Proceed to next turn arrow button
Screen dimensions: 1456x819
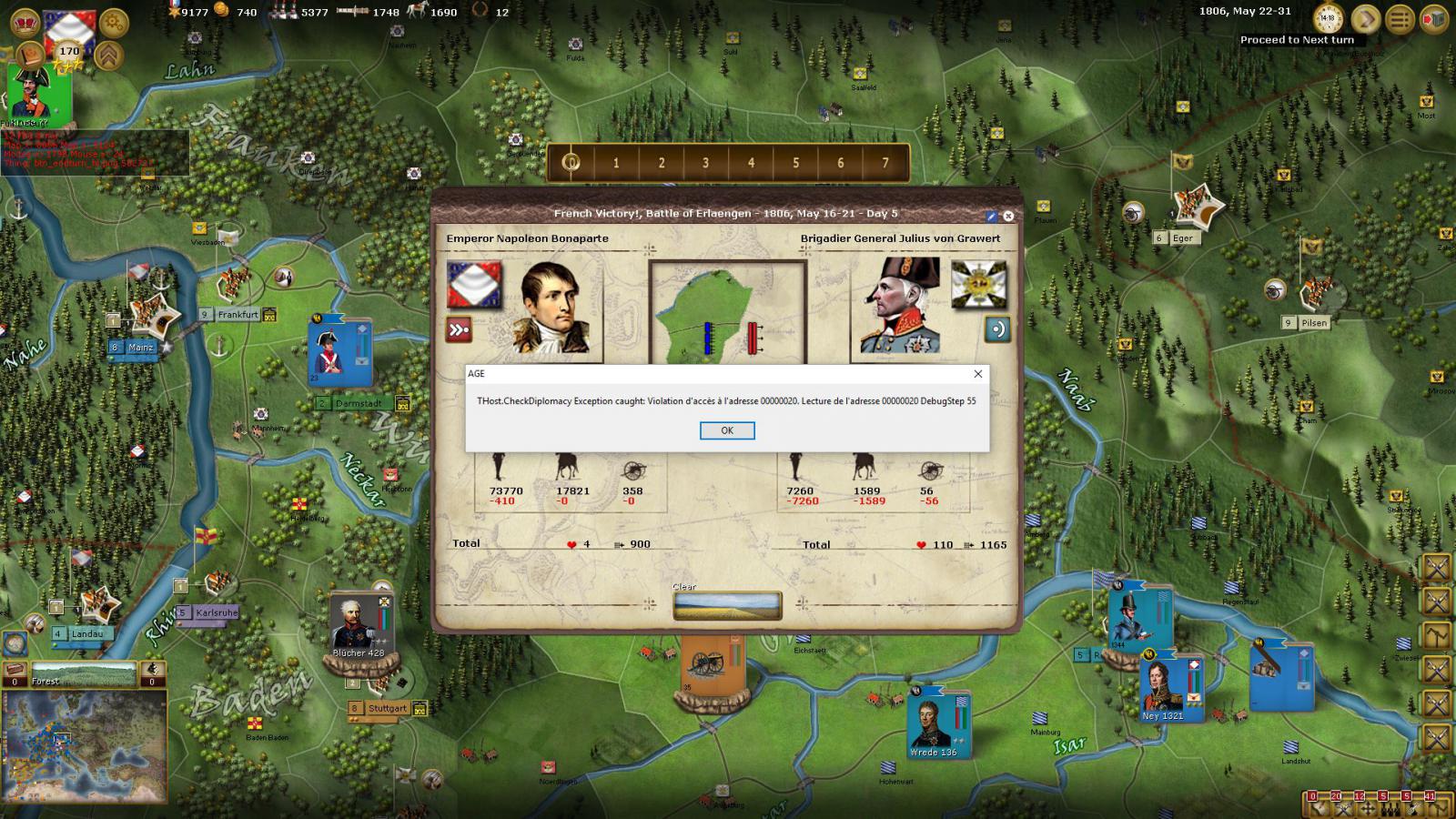[1365, 18]
